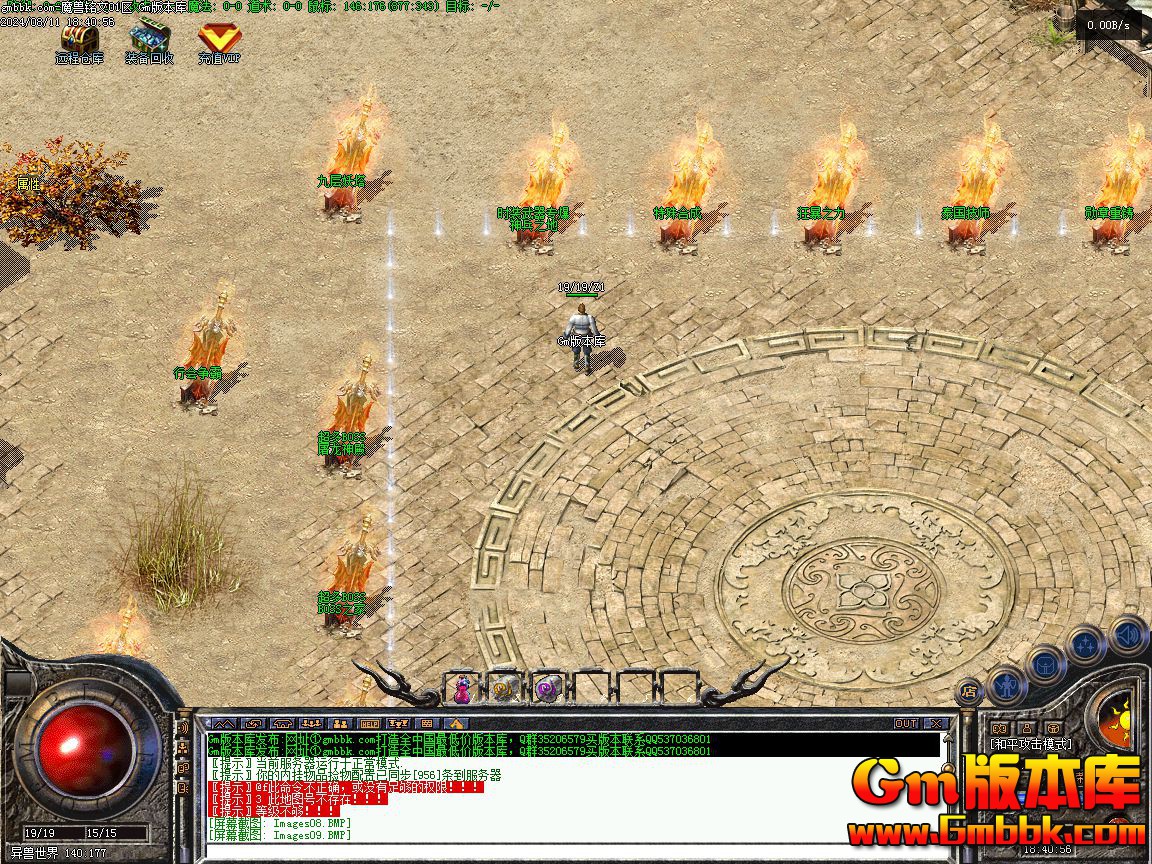1152x864 pixels.
Task: Open the bag inventory round button
Action: (x=1046, y=663)
